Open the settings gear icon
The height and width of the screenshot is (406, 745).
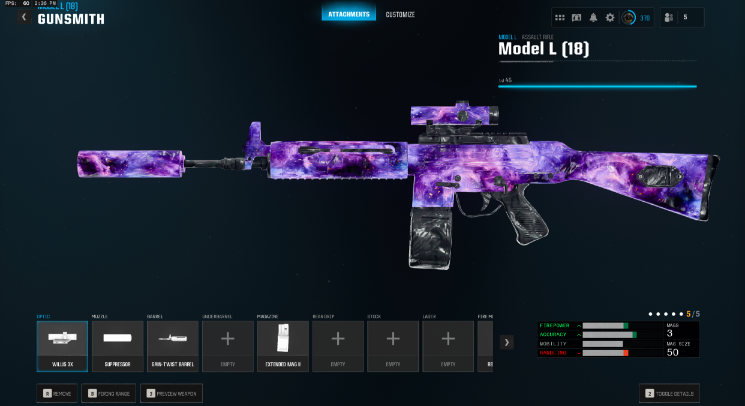[x=610, y=18]
